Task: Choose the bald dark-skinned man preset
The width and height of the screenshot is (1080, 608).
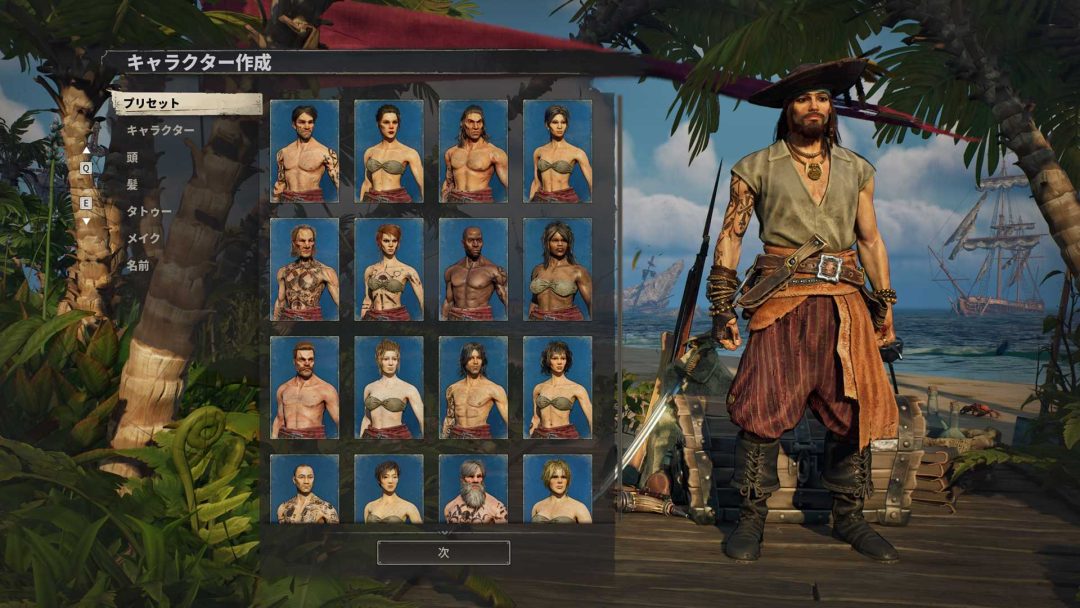Action: click(473, 269)
